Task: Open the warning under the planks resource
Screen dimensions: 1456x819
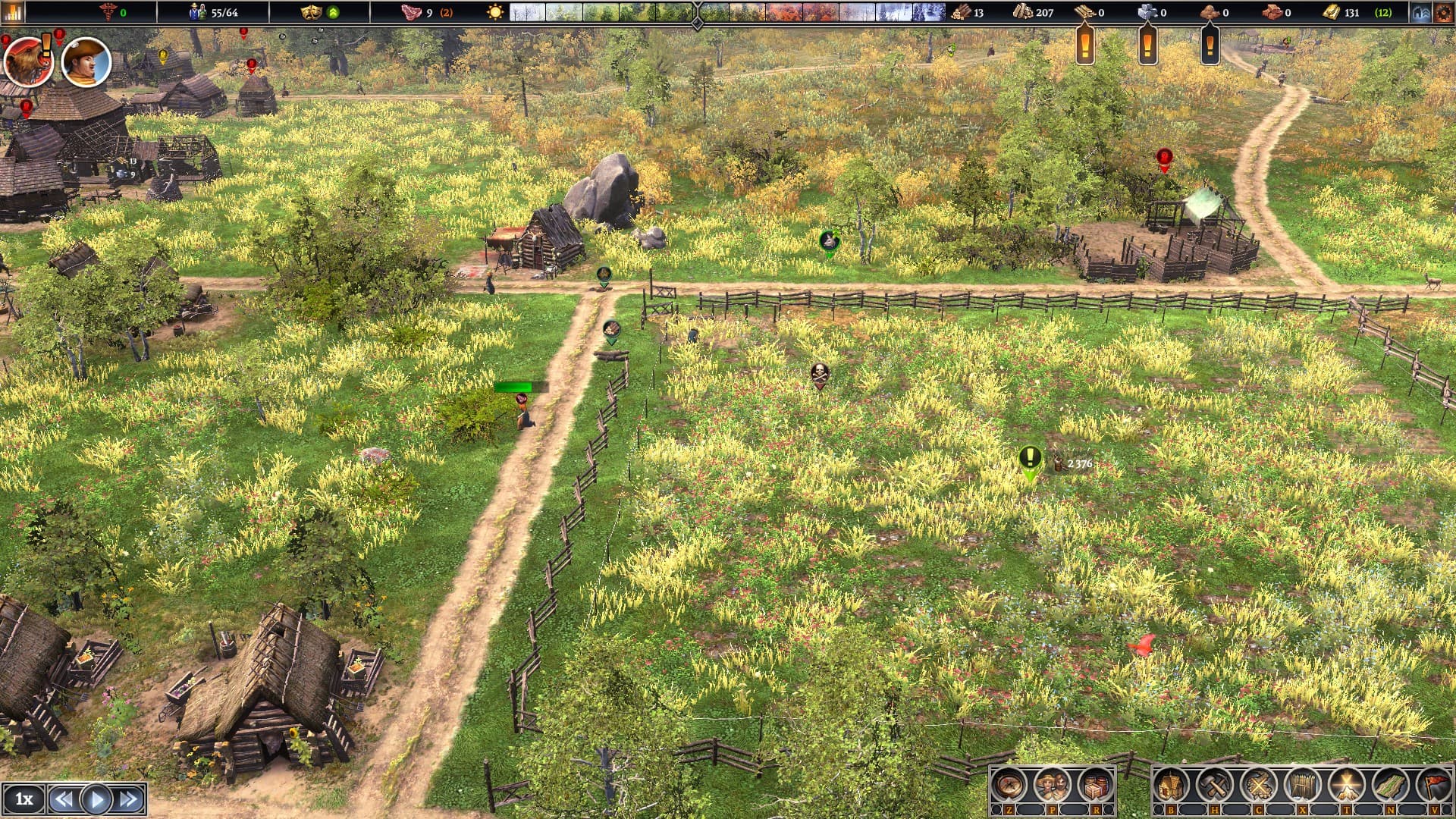Action: 1085,46
